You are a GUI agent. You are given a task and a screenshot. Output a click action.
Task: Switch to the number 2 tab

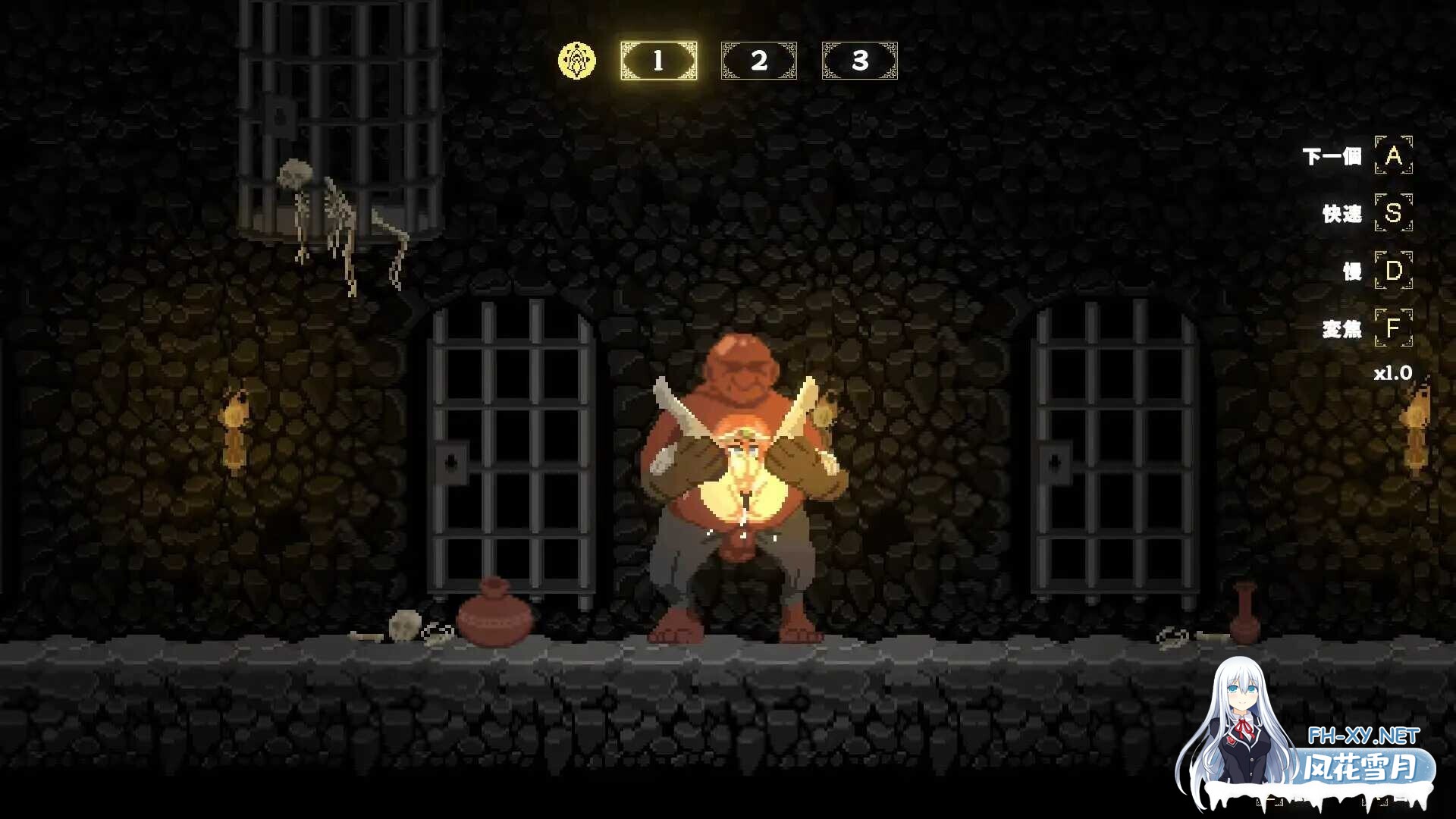[x=758, y=61]
